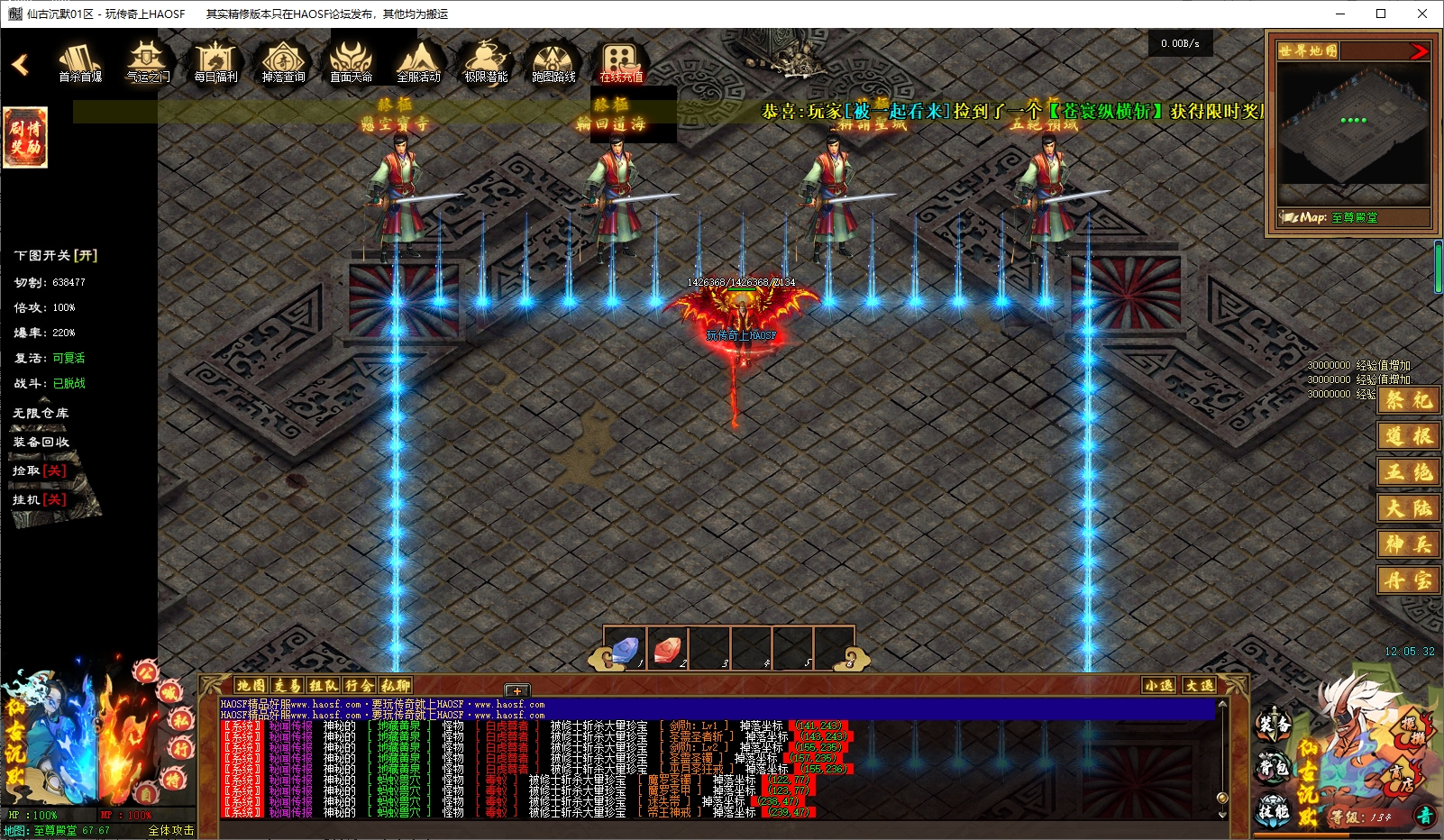Image resolution: width=1444 pixels, height=840 pixels.
Task: Open the 神兵 side button
Action: point(1408,544)
